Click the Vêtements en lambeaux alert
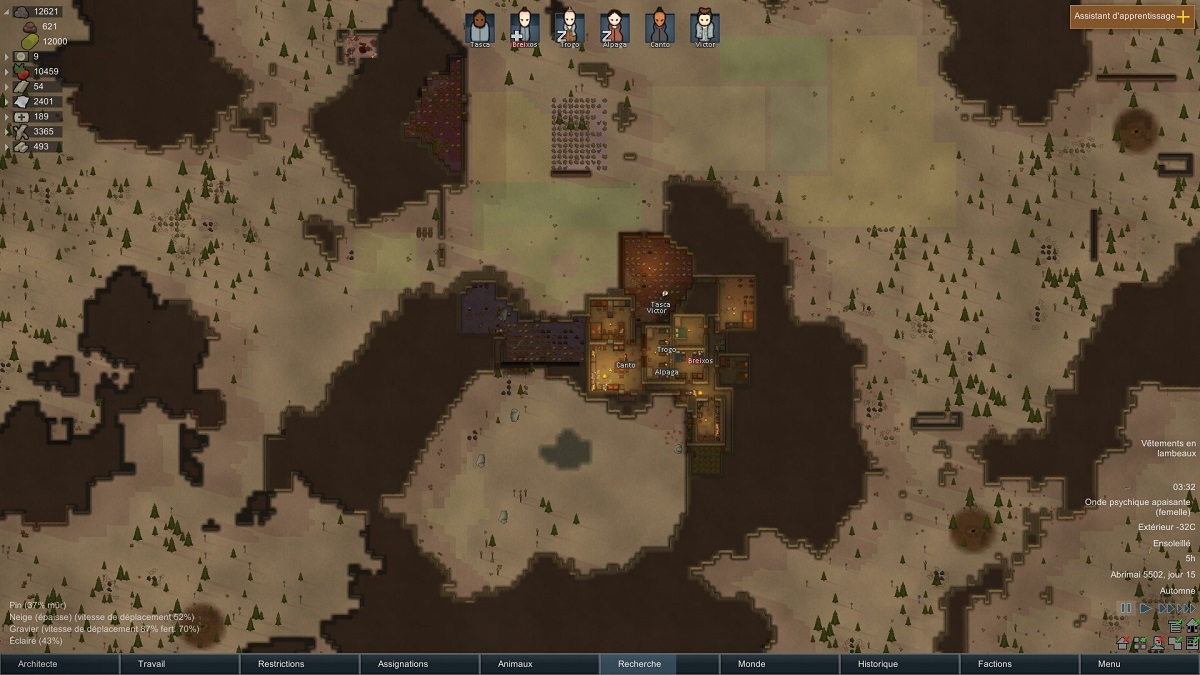This screenshot has height=675, width=1200. click(x=1168, y=447)
